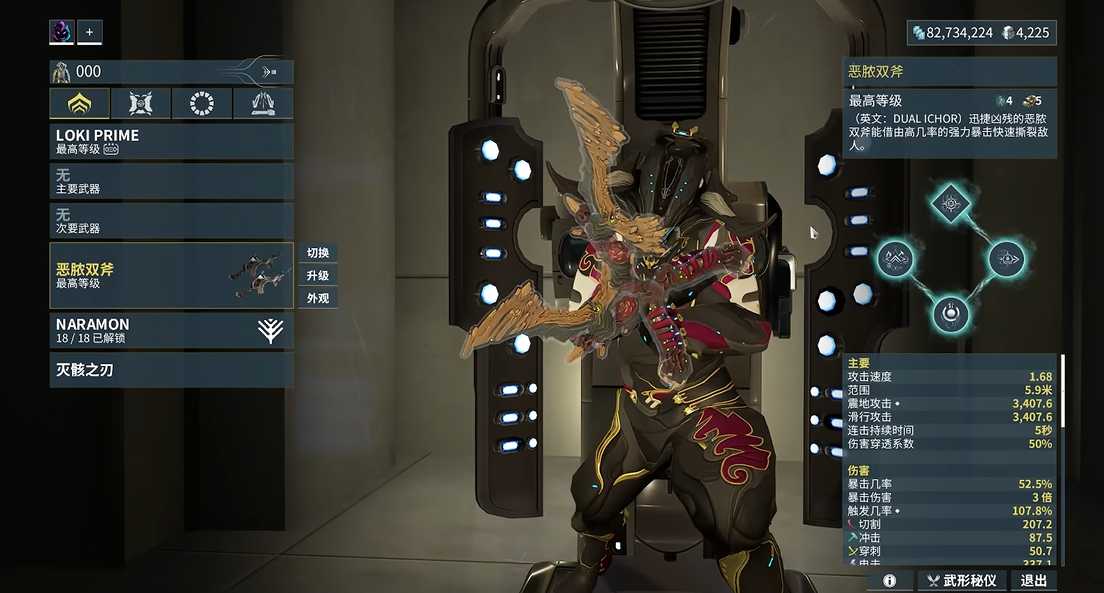Click the diamond-shaped node in the ability diagram
This screenshot has height=593, width=1104.
pyautogui.click(x=950, y=203)
